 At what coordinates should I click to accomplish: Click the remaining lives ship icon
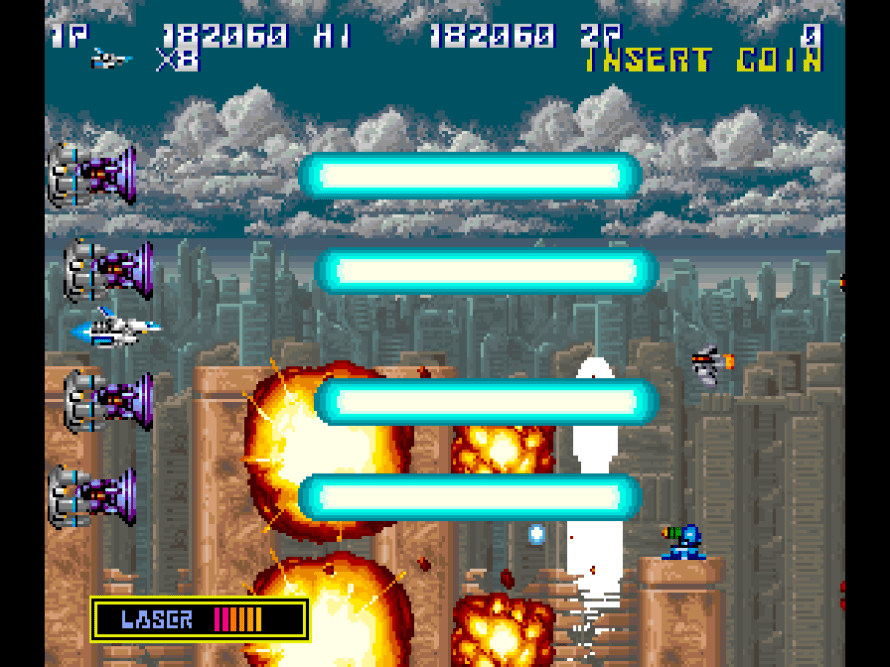click(111, 60)
